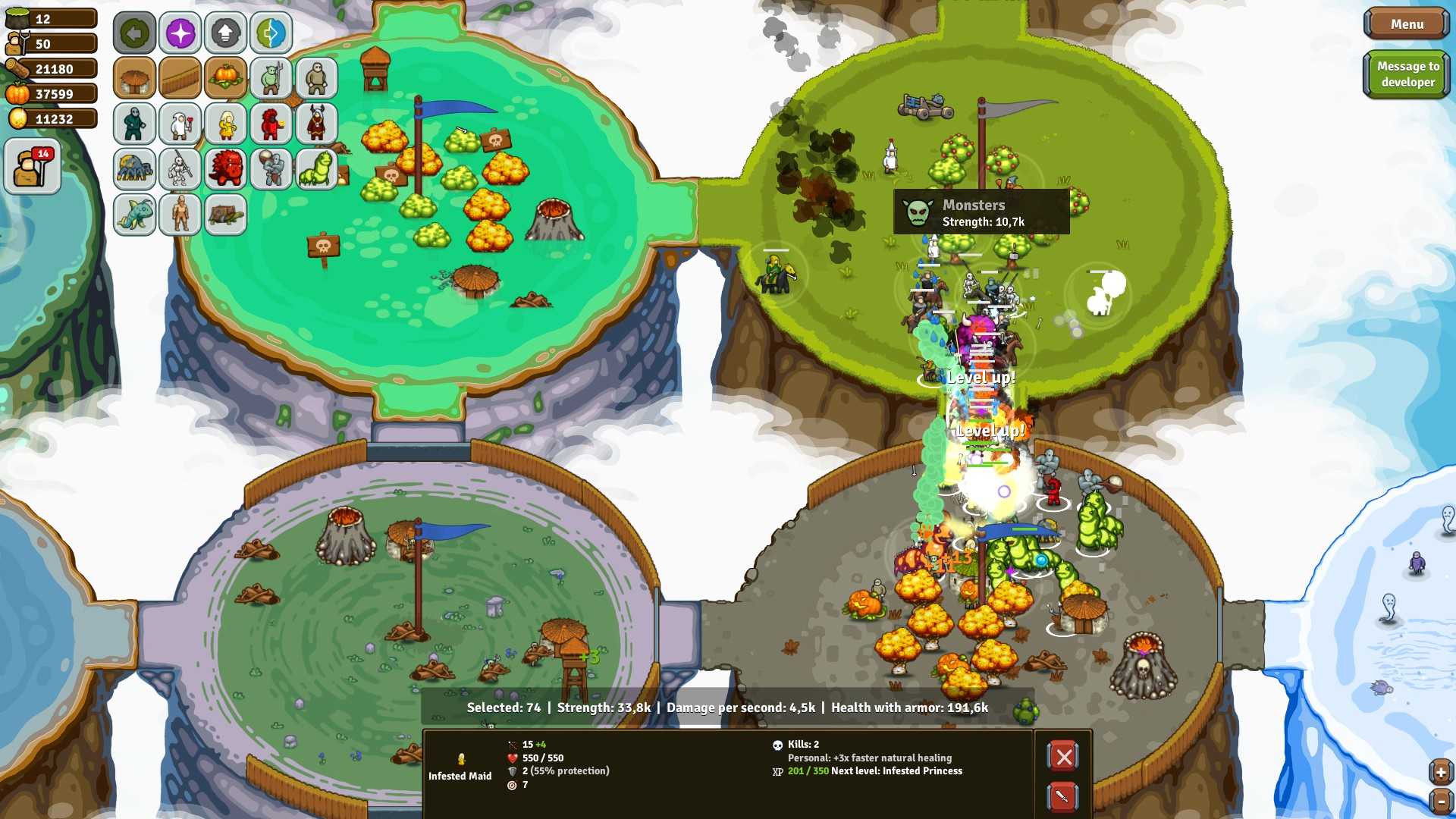Screen dimensions: 1456x819
Task: Click the Message to developer button
Action: tap(1407, 74)
